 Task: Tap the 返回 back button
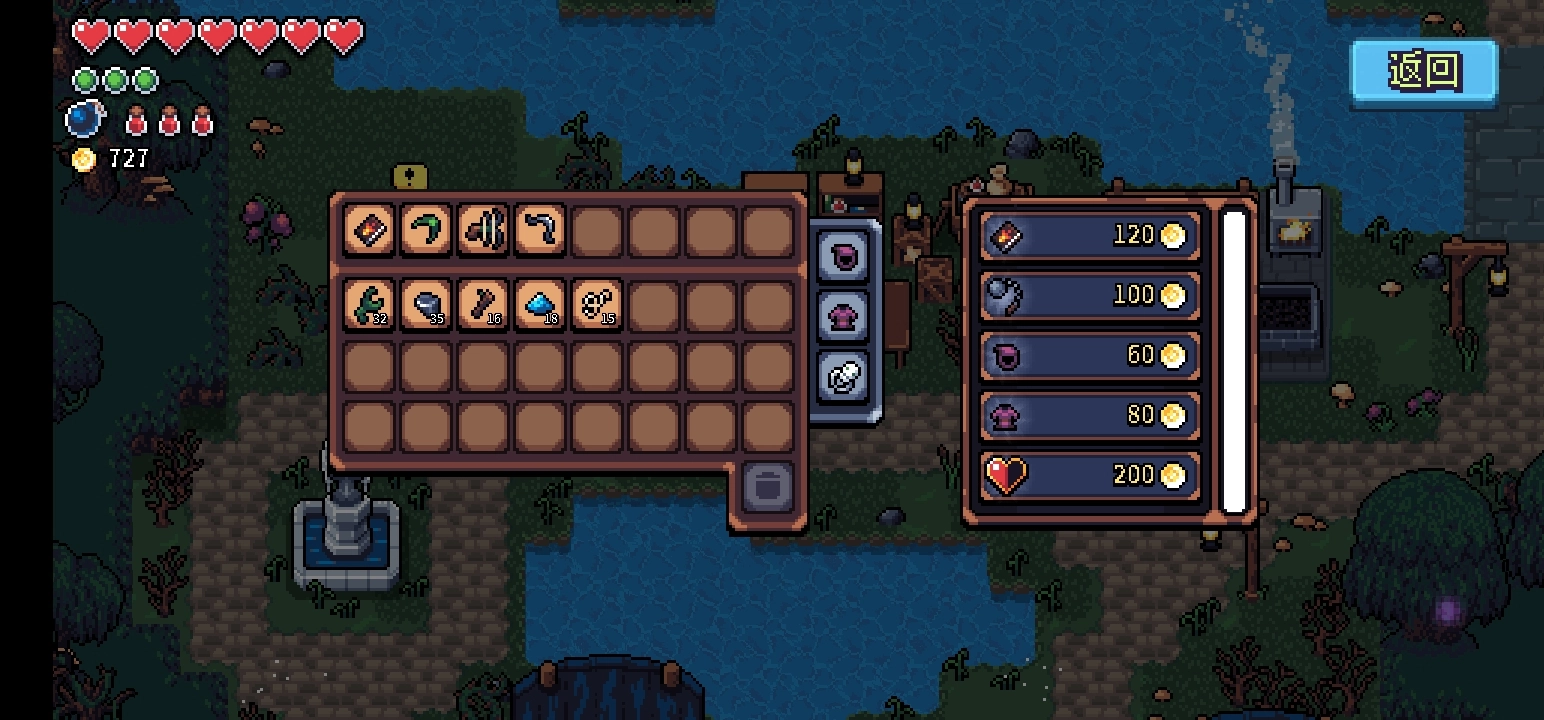(1424, 71)
